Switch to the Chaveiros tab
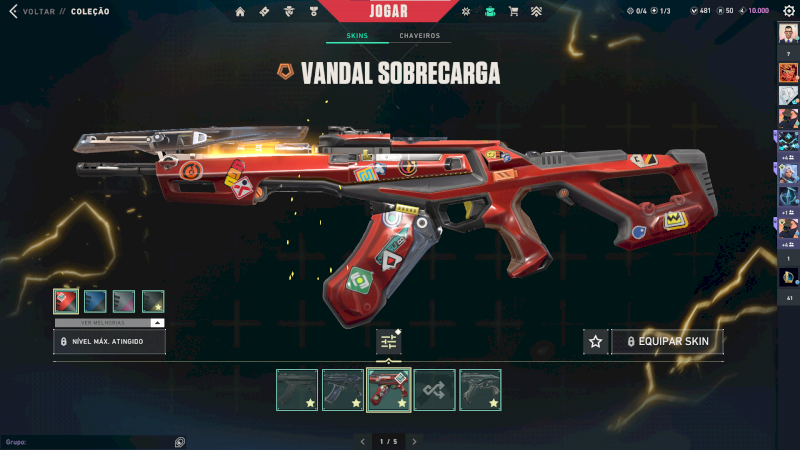The width and height of the screenshot is (800, 450). tap(419, 36)
